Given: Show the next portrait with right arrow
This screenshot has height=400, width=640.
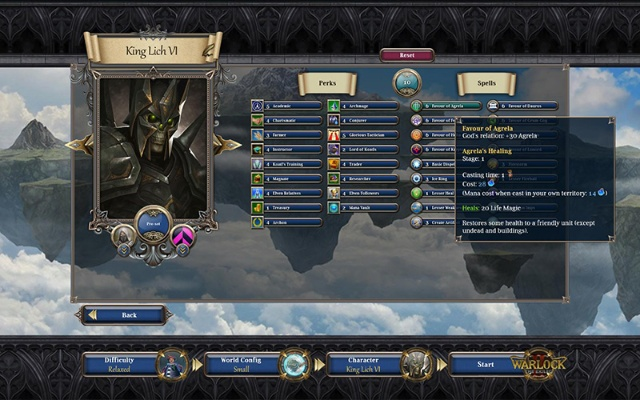Looking at the screenshot, I should (231, 146).
